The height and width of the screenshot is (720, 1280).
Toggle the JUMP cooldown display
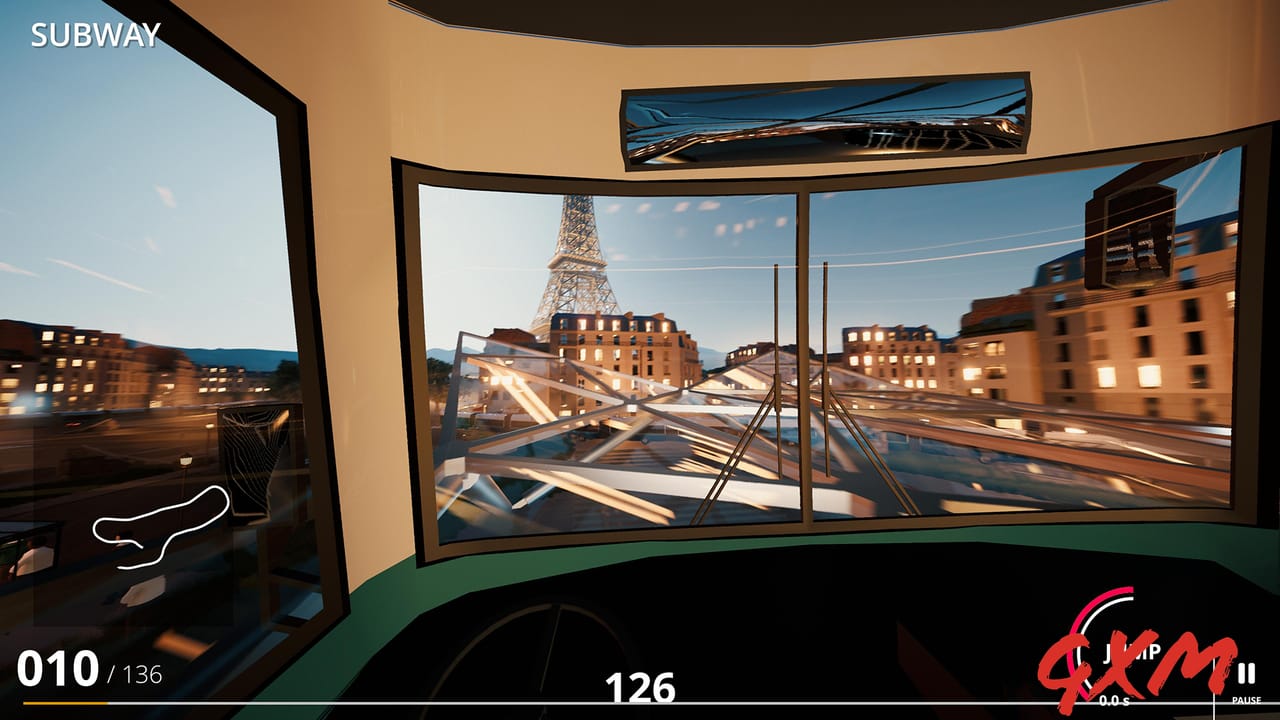pyautogui.click(x=1115, y=700)
